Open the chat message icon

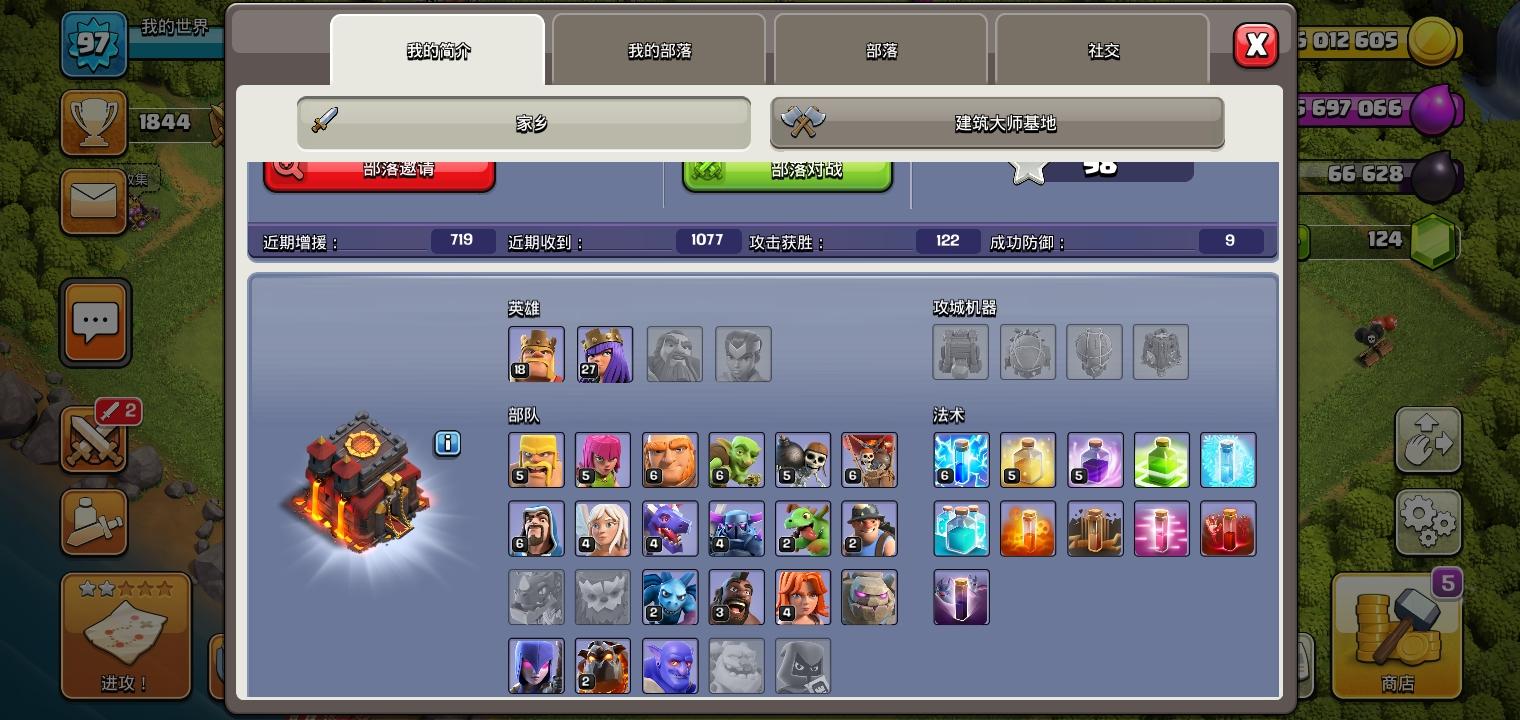(x=95, y=322)
